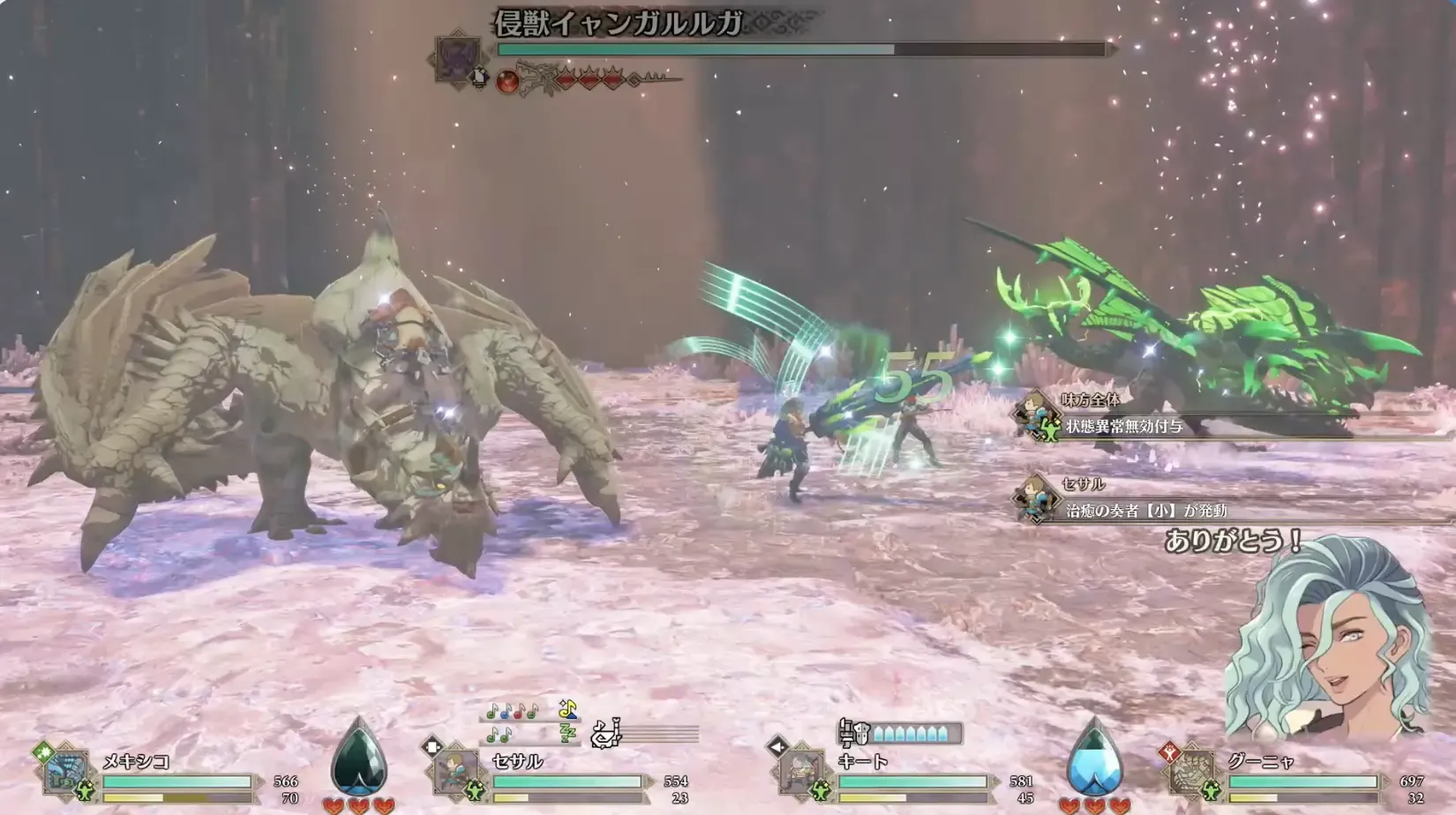1456x815 pixels.
Task: Select the enemy Yian Garuga portrait icon
Action: [x=457, y=56]
